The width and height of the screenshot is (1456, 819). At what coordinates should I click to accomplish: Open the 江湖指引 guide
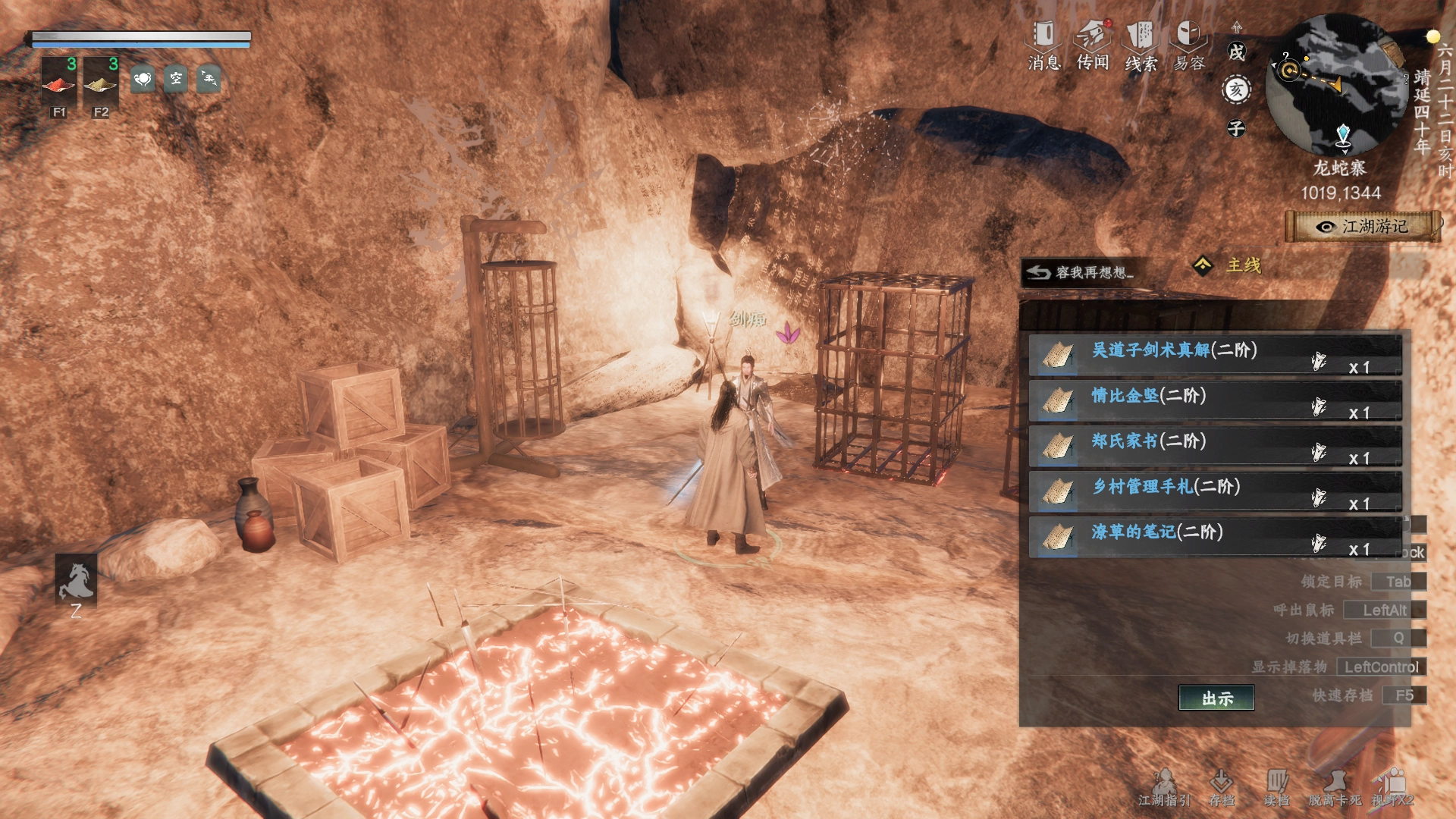(x=1164, y=786)
